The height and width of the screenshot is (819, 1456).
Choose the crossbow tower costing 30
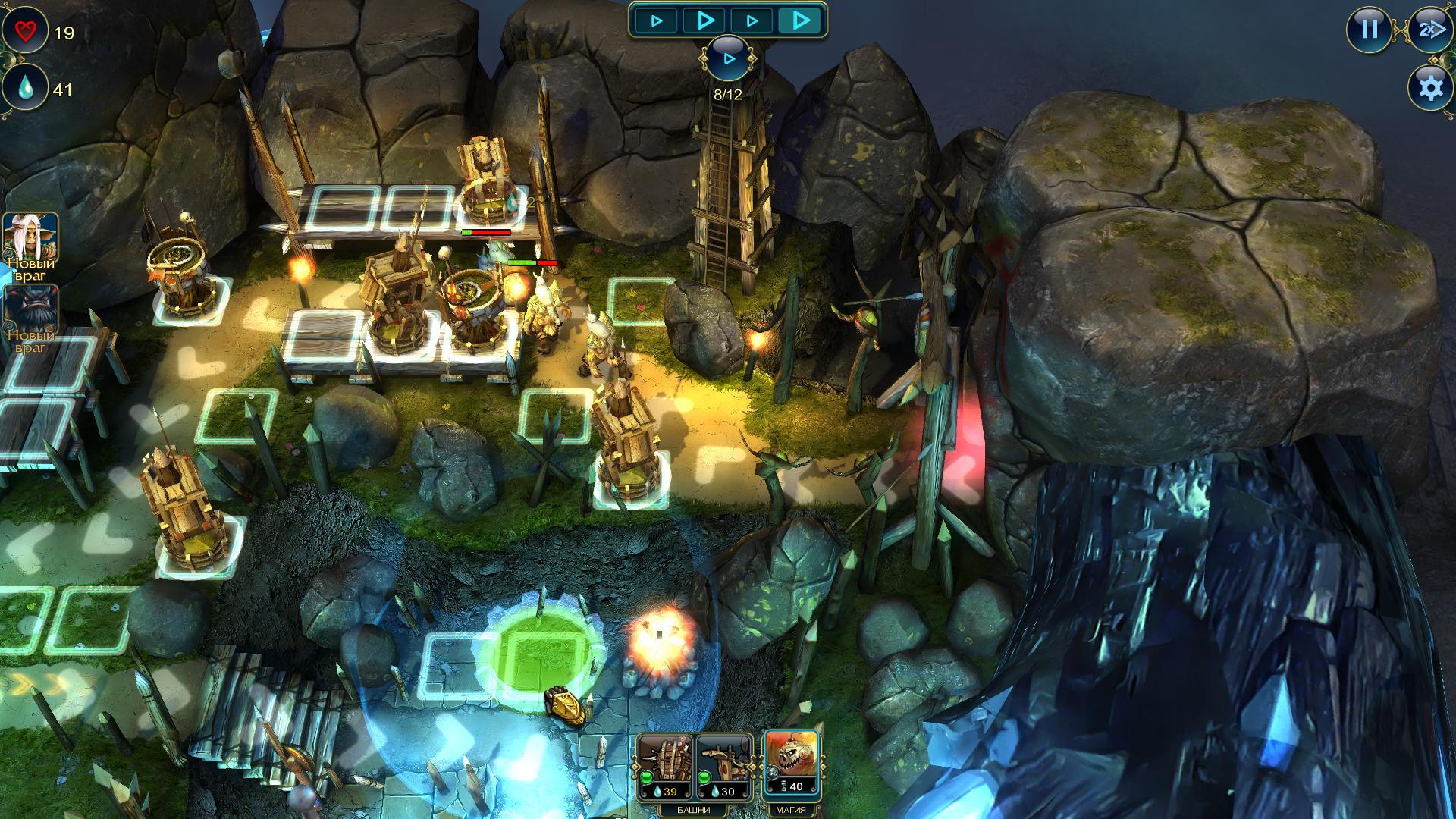point(724,764)
